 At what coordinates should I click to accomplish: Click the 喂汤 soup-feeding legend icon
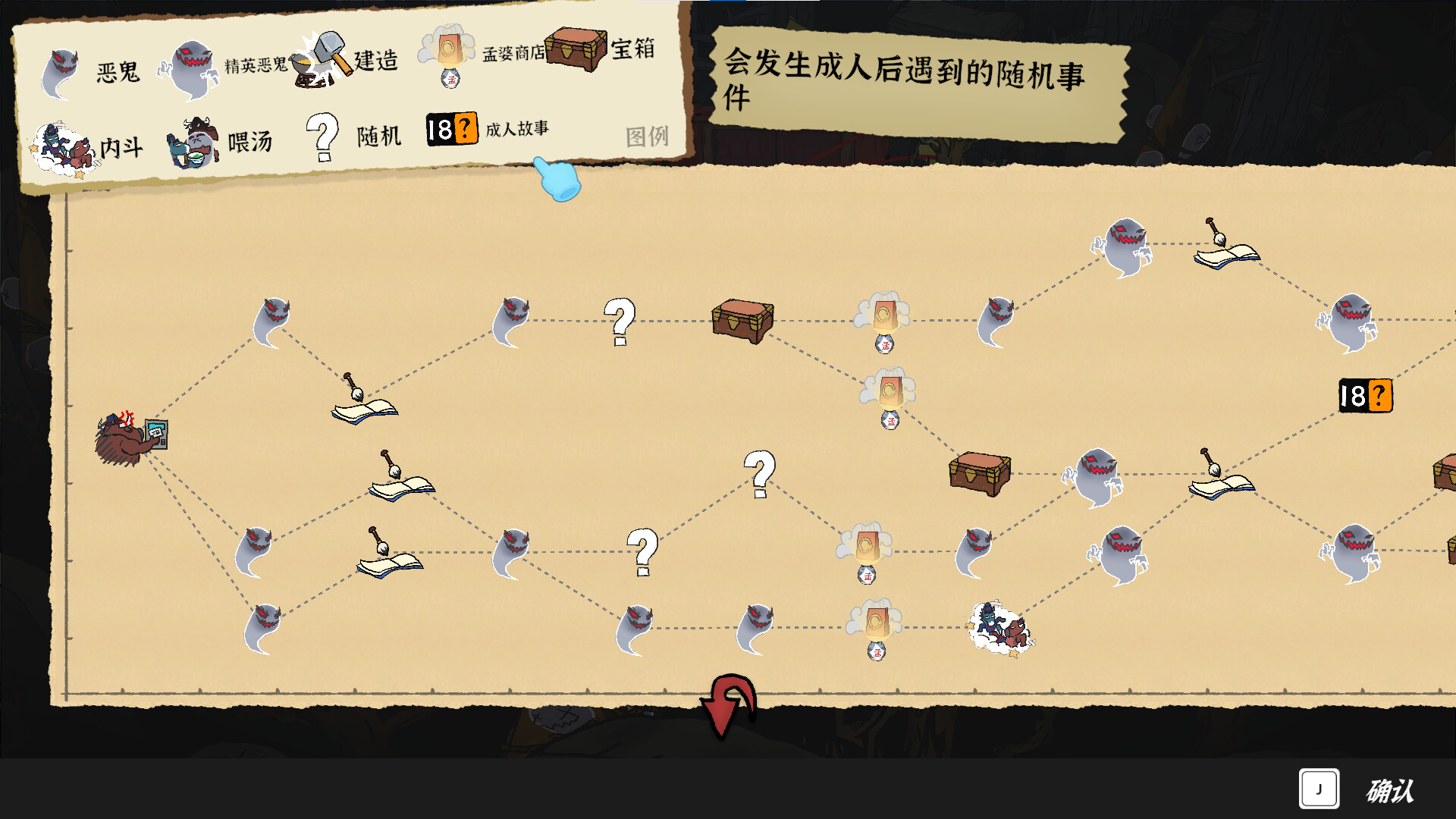(x=193, y=140)
